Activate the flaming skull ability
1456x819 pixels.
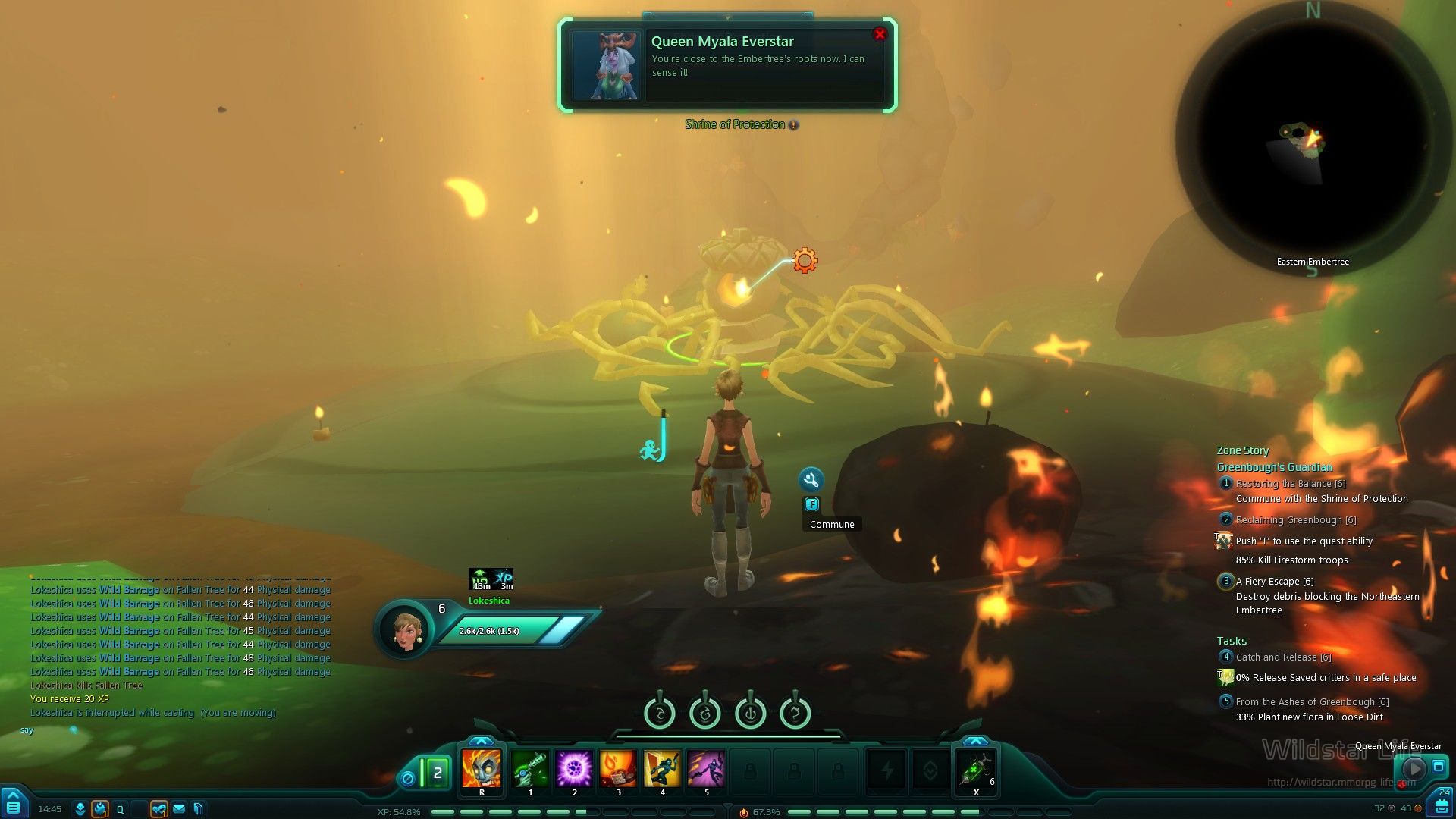(x=482, y=769)
